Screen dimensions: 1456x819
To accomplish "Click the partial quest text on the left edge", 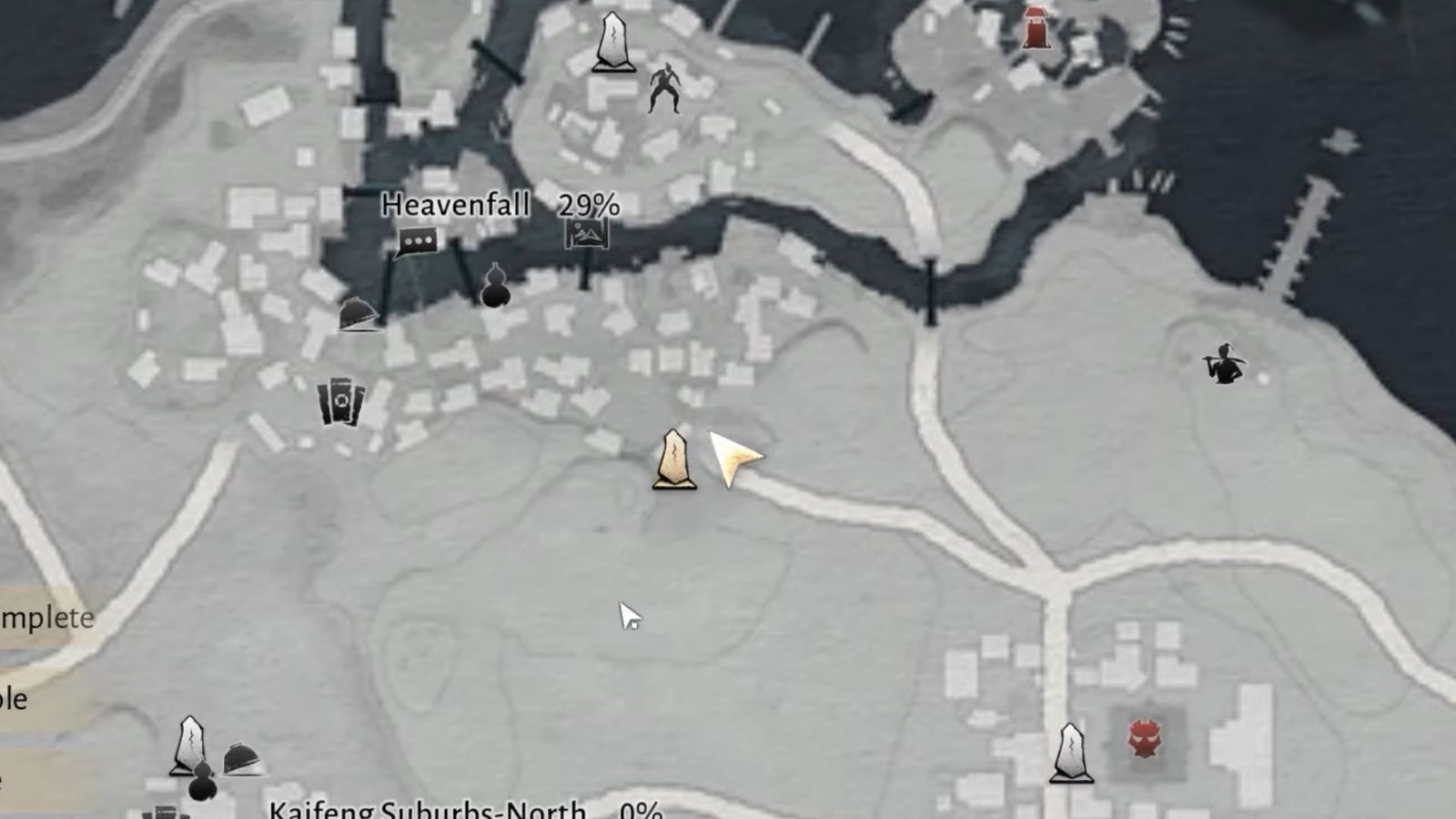I will [x=45, y=619].
